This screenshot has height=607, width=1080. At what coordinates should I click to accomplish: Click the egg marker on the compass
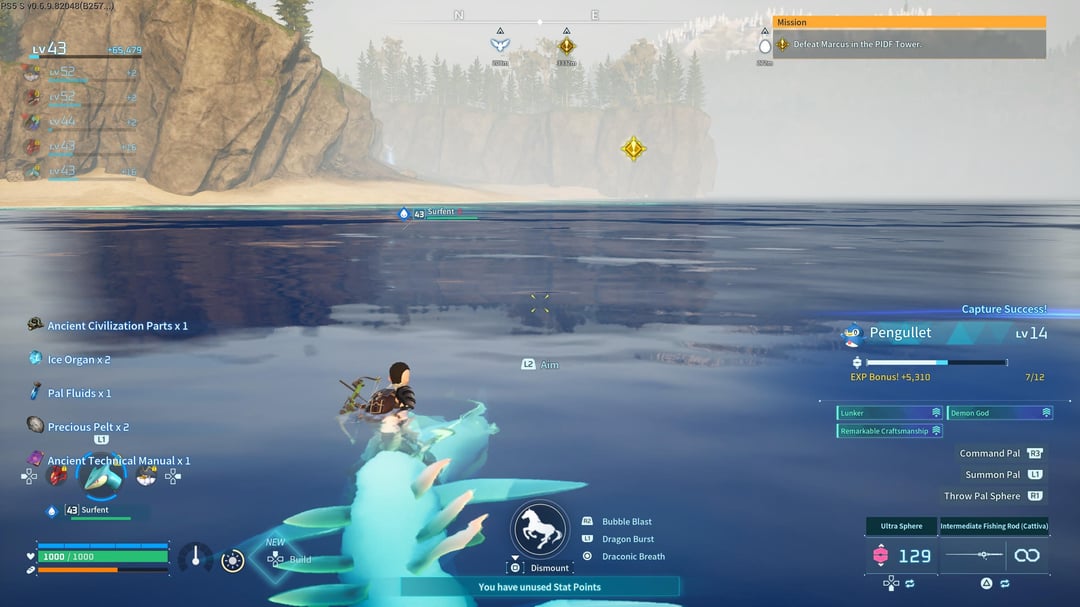click(x=765, y=46)
